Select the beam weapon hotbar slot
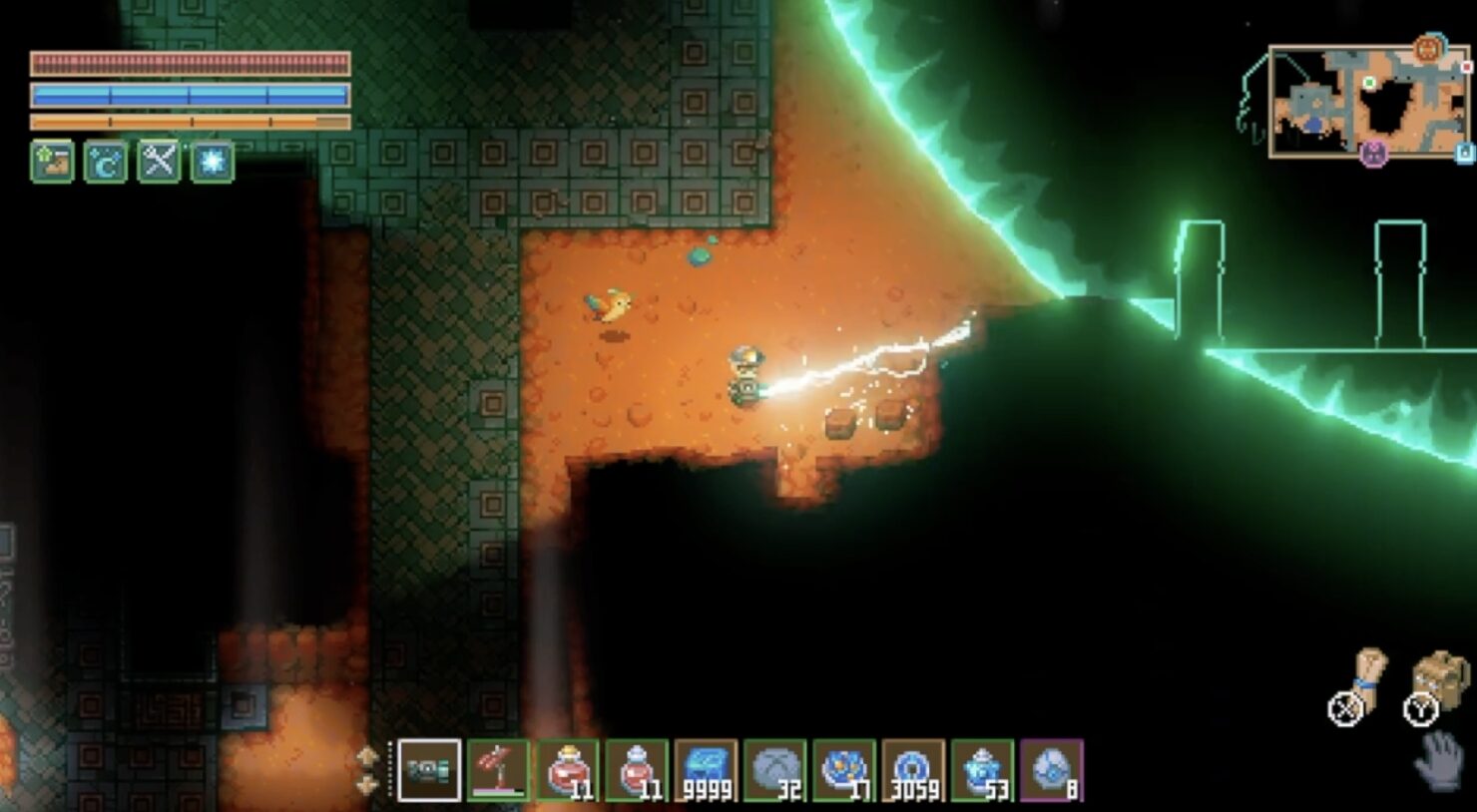The height and width of the screenshot is (812, 1477). [x=429, y=770]
